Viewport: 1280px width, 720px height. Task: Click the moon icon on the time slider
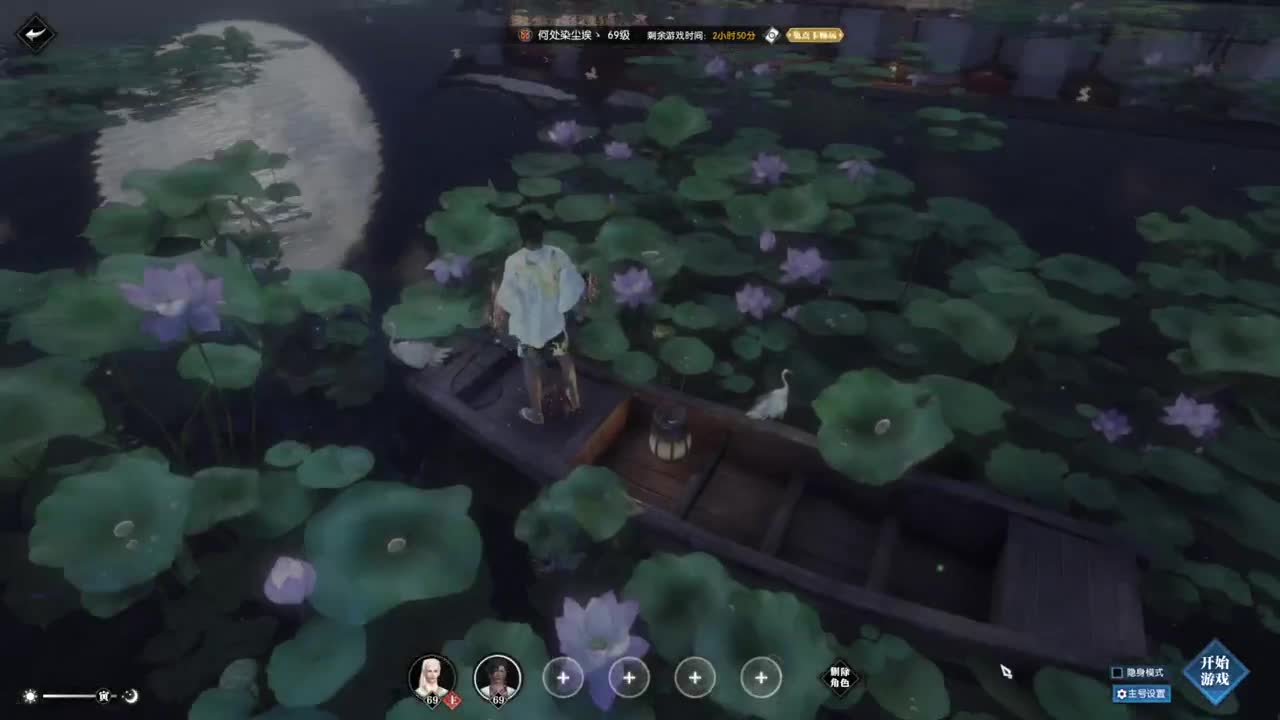coord(133,697)
